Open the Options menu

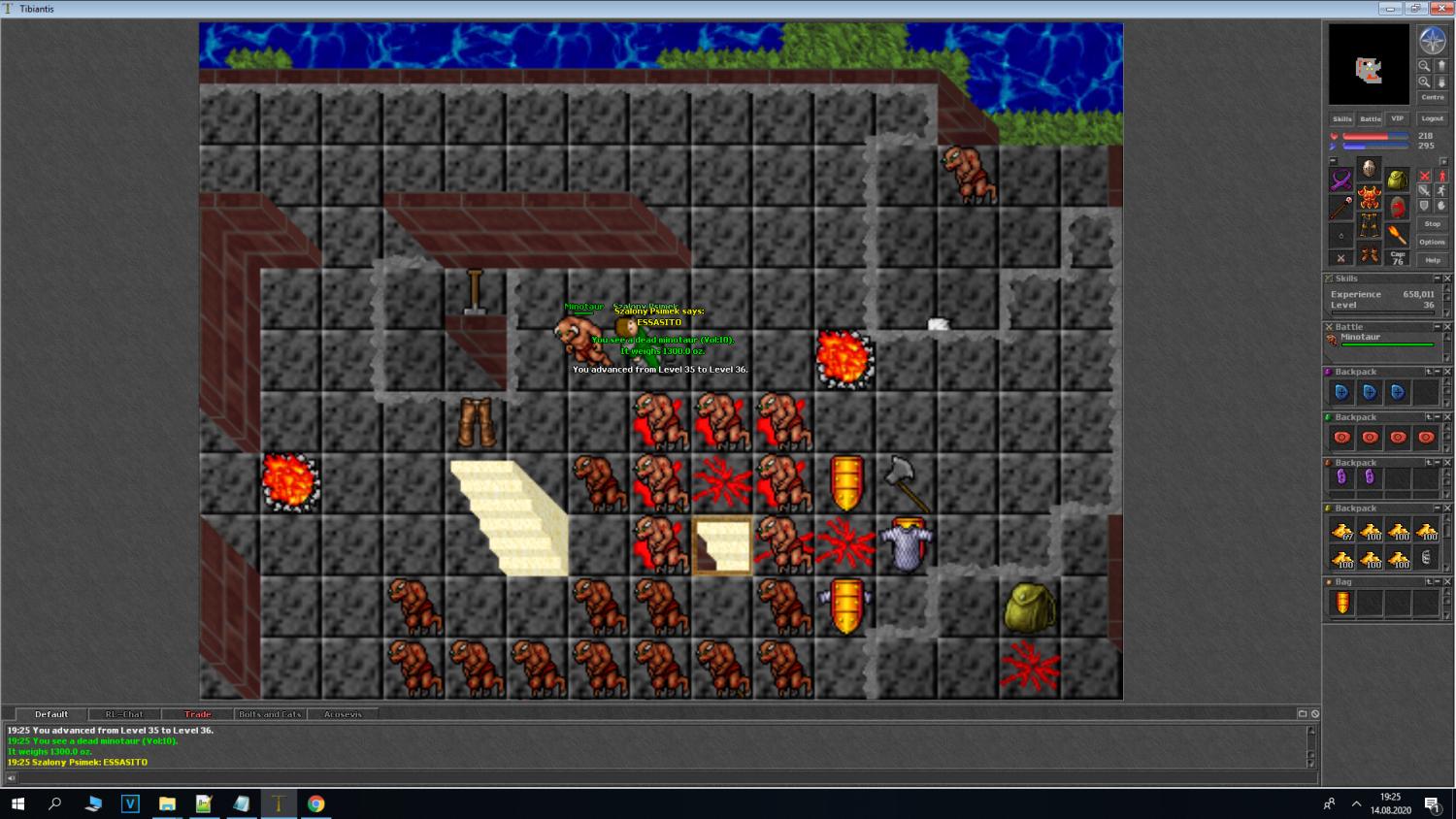tap(1433, 242)
